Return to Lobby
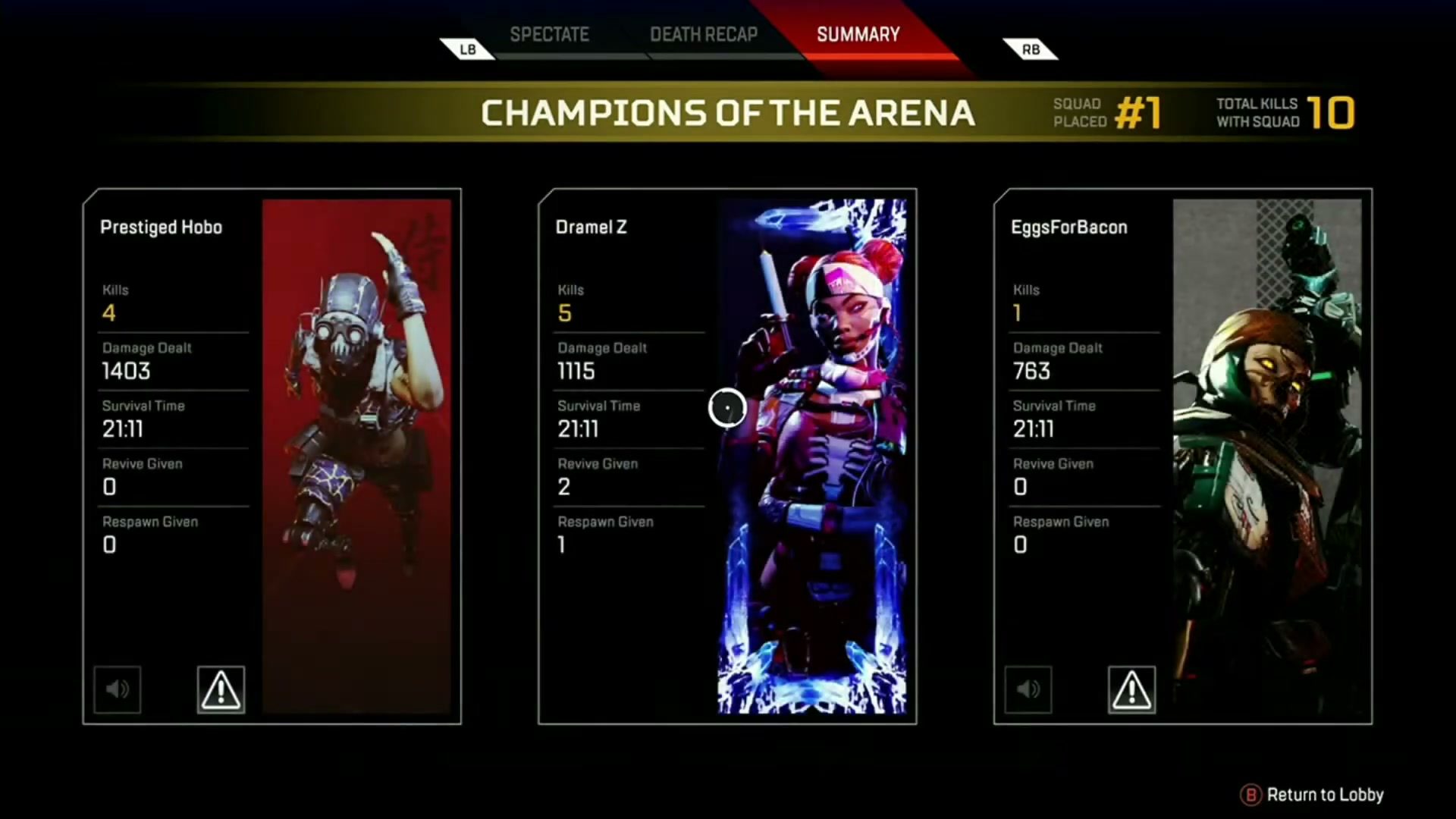The width and height of the screenshot is (1456, 819). 1313,795
